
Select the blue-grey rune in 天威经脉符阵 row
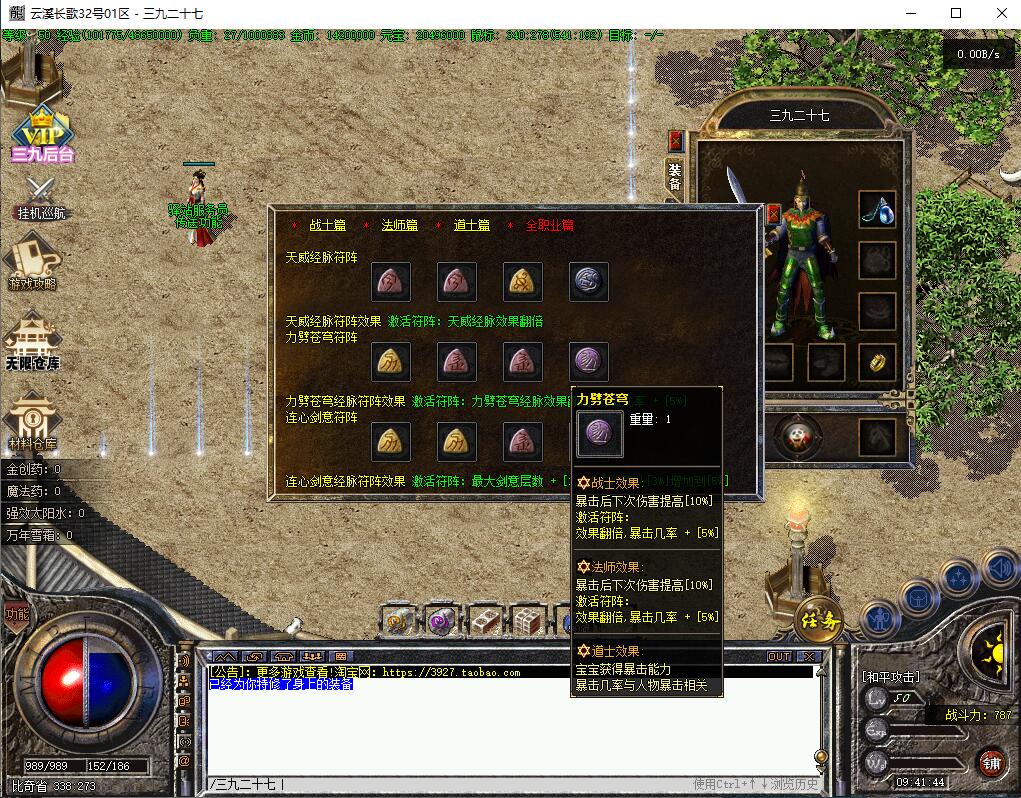coord(589,283)
